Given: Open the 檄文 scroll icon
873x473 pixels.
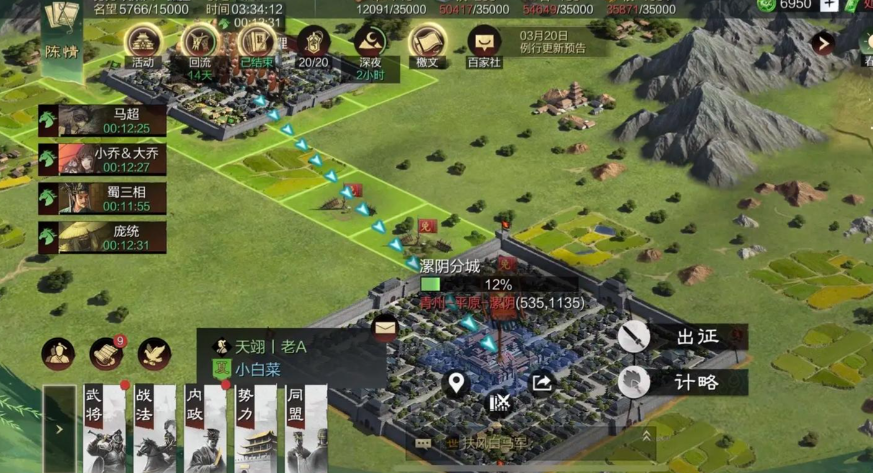Looking at the screenshot, I should (428, 45).
